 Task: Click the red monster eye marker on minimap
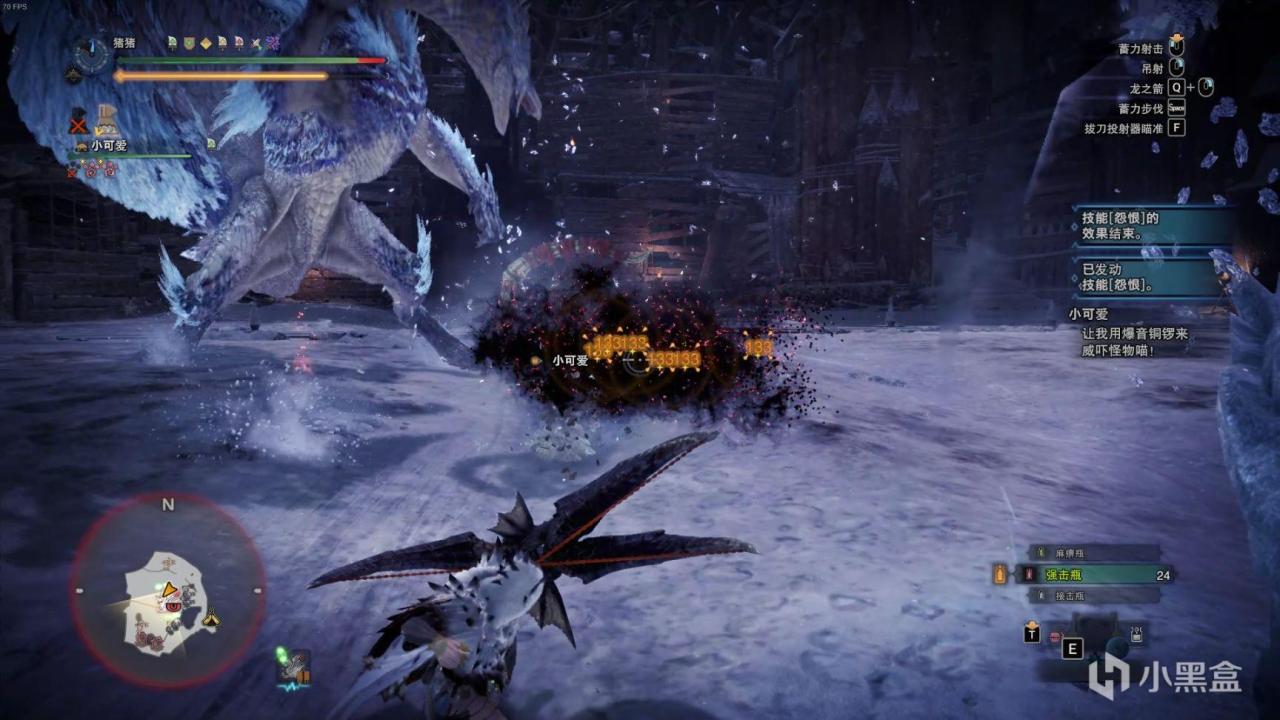(173, 606)
